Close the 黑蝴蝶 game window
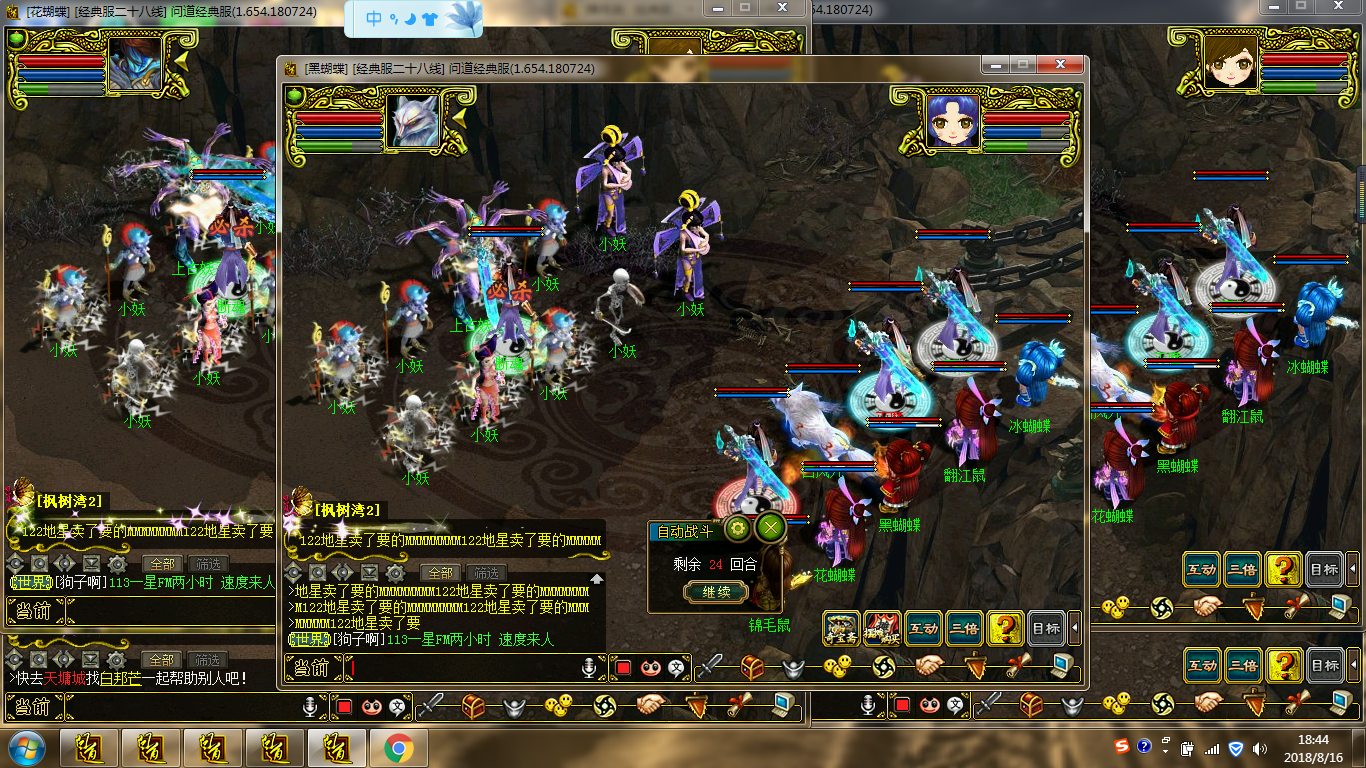The image size is (1366, 768). point(1059,65)
